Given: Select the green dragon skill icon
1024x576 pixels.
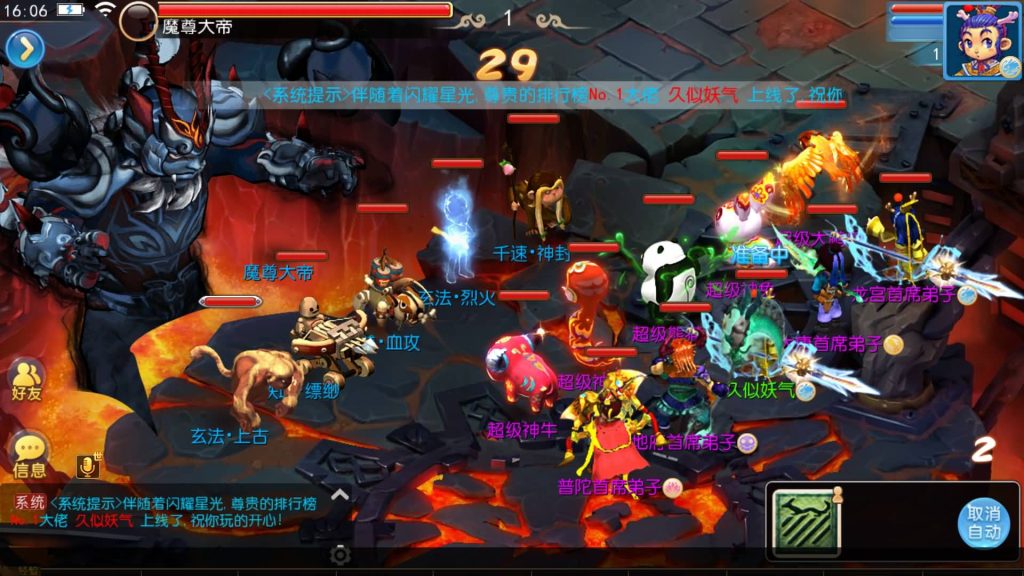Looking at the screenshot, I should click(x=807, y=522).
